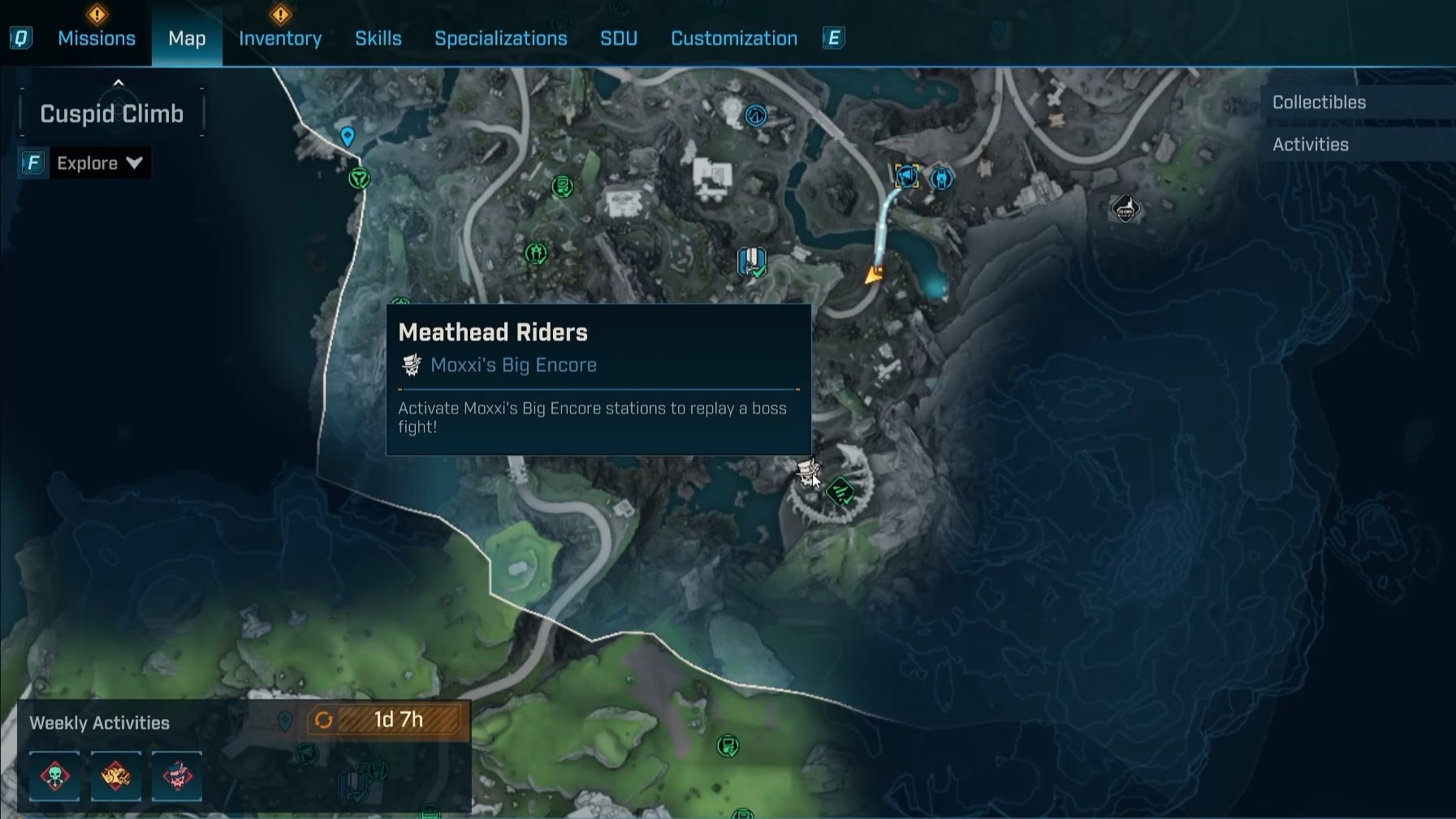Image resolution: width=1456 pixels, height=819 pixels.
Task: Select the blue marker with the green checkmark
Action: [x=752, y=262]
